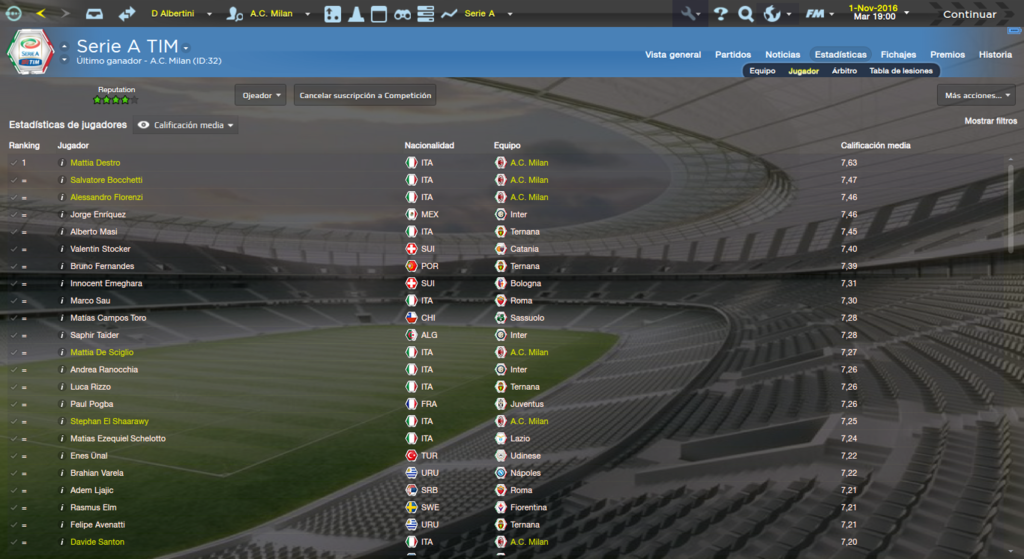Click Cancelar suscripción a Competición

pos(365,95)
